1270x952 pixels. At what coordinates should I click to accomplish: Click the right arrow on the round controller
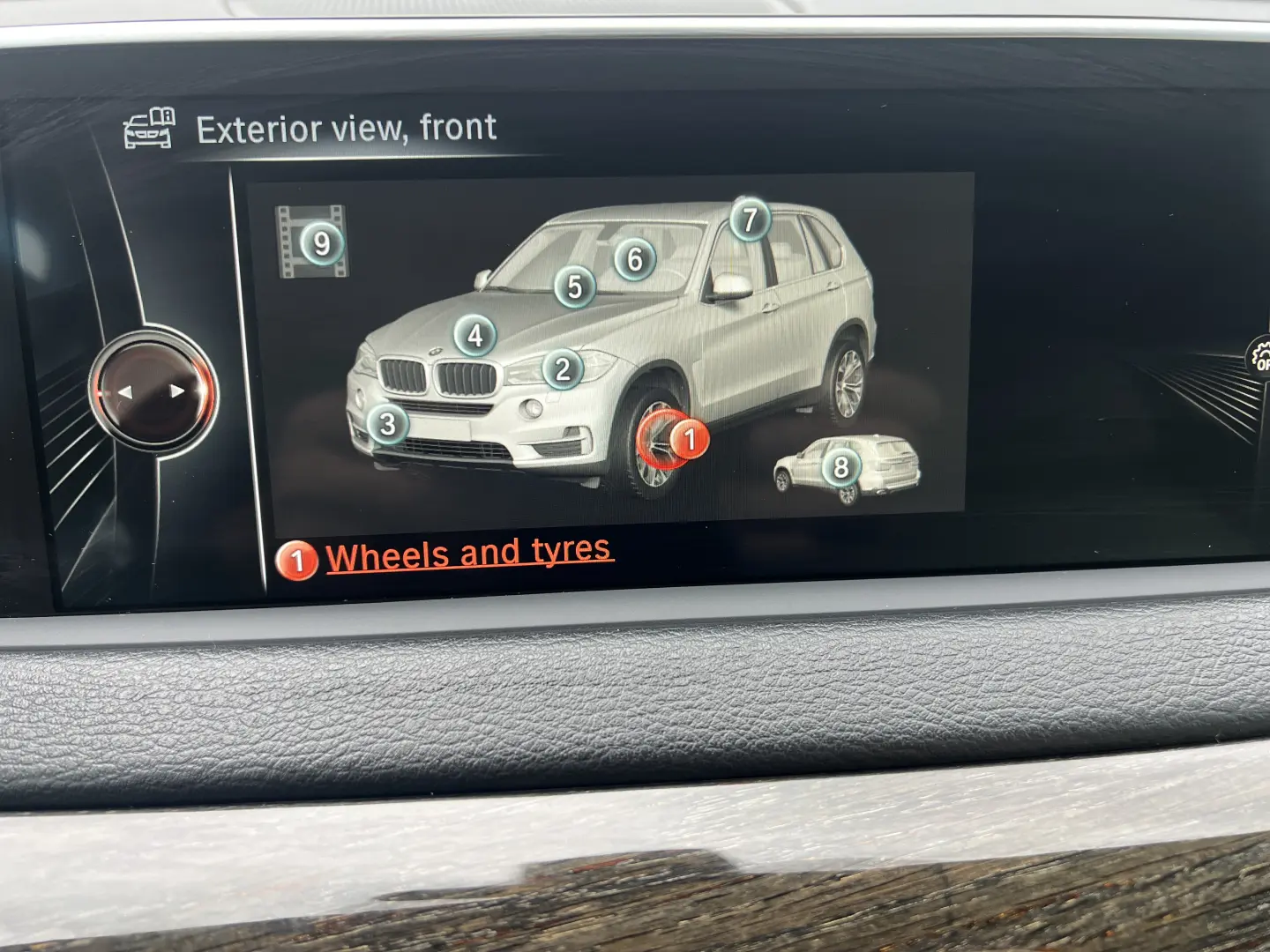click(x=178, y=390)
